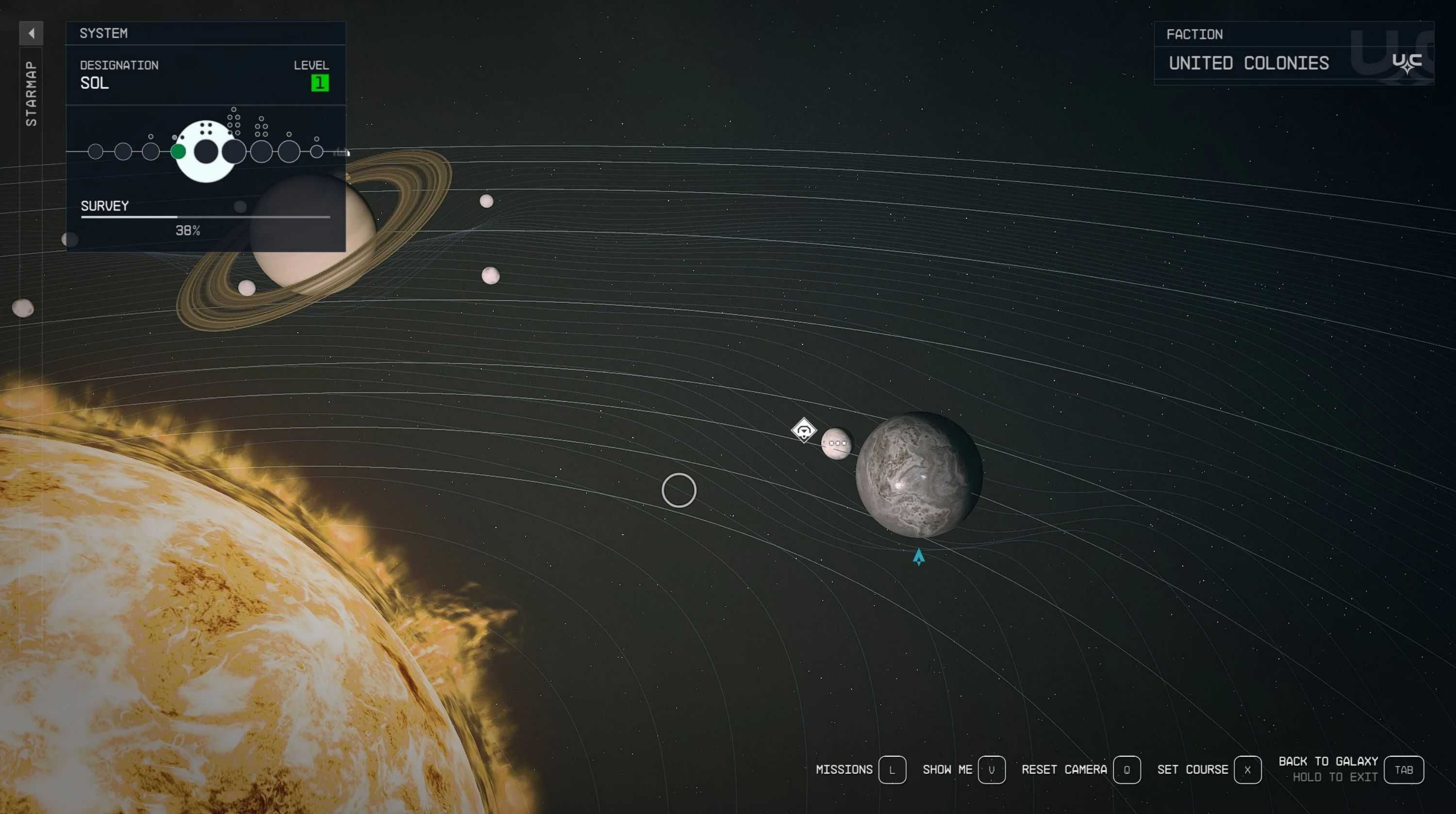Go back to the galaxy map
The width and height of the screenshot is (1456, 814).
[1404, 769]
